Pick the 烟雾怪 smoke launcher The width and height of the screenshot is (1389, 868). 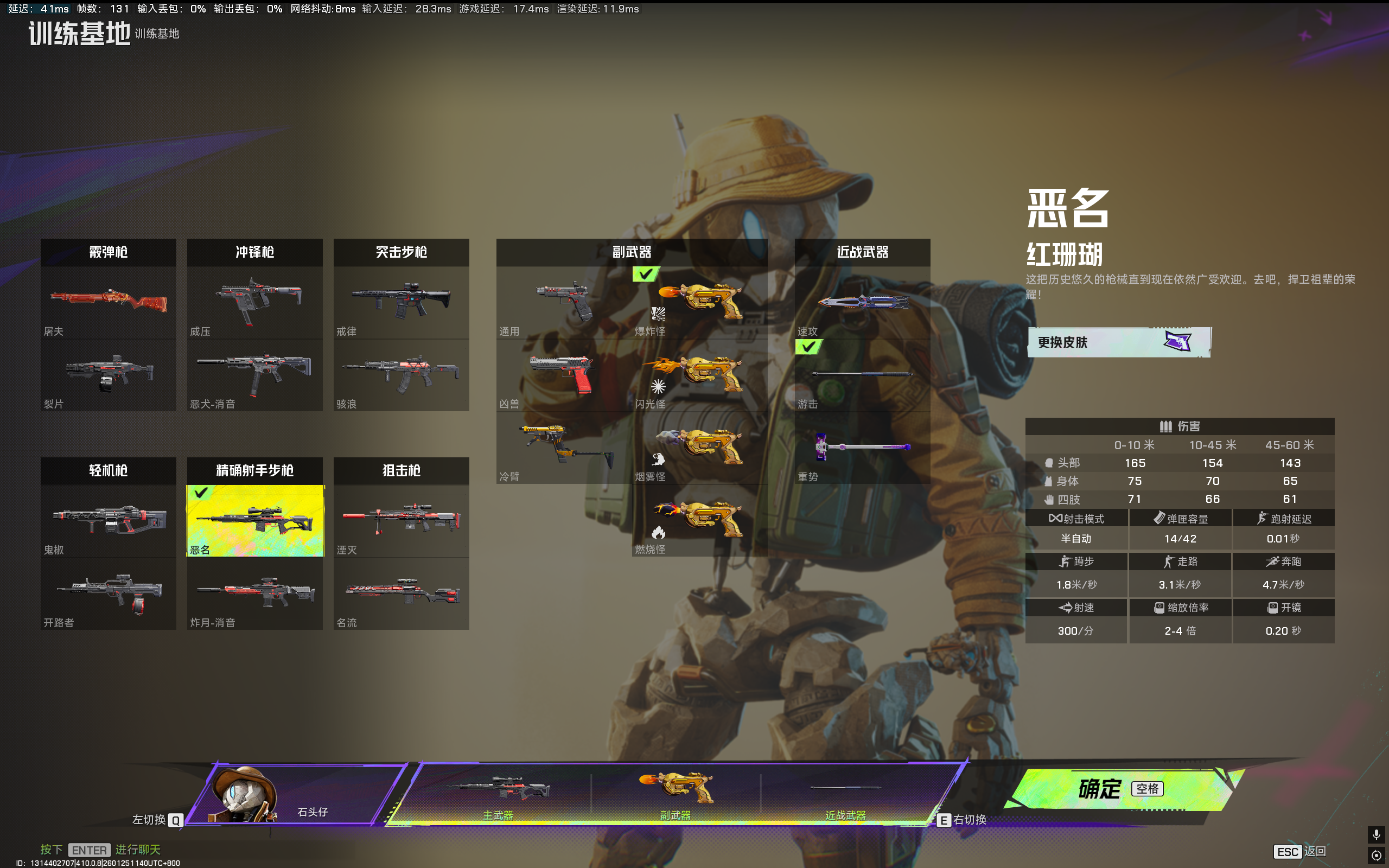(700, 448)
